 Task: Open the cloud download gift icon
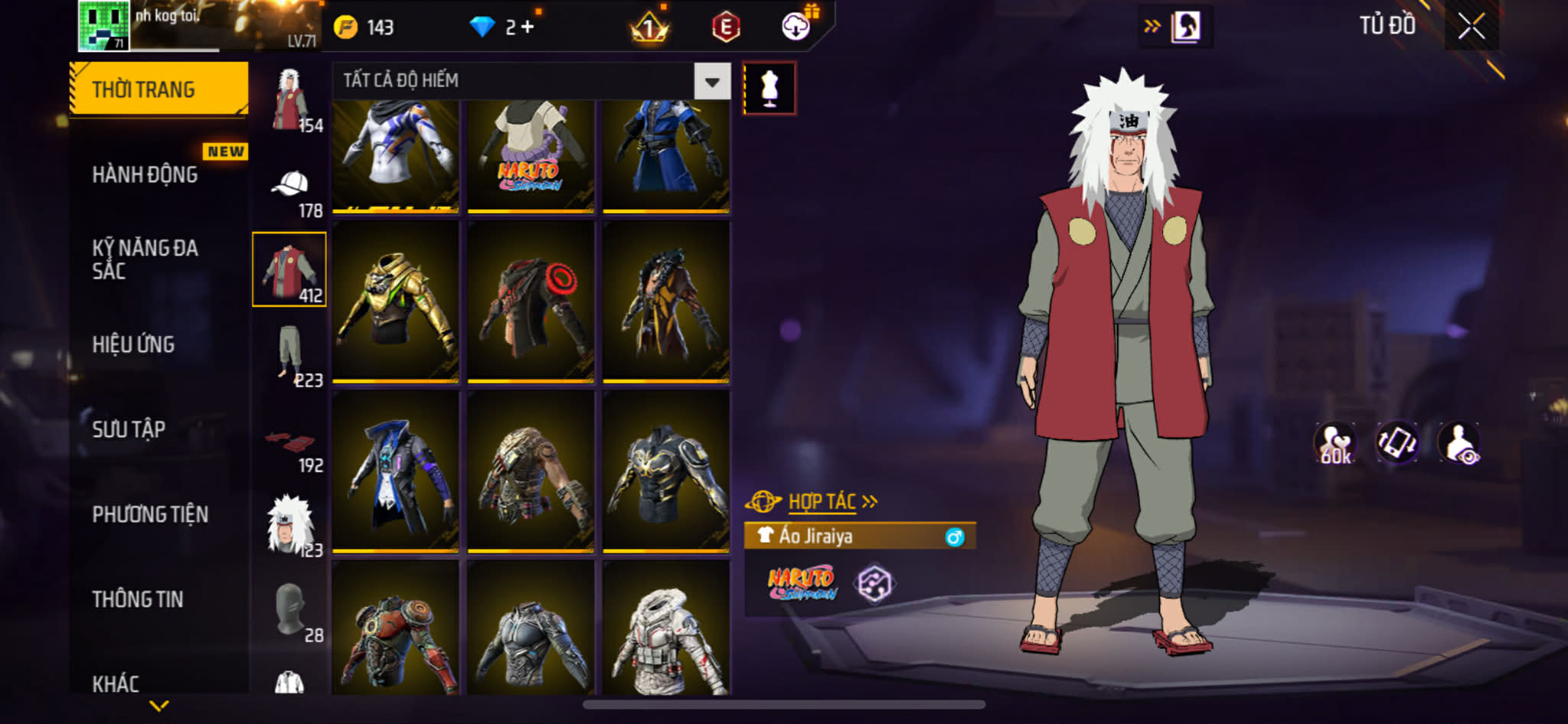pyautogui.click(x=797, y=27)
